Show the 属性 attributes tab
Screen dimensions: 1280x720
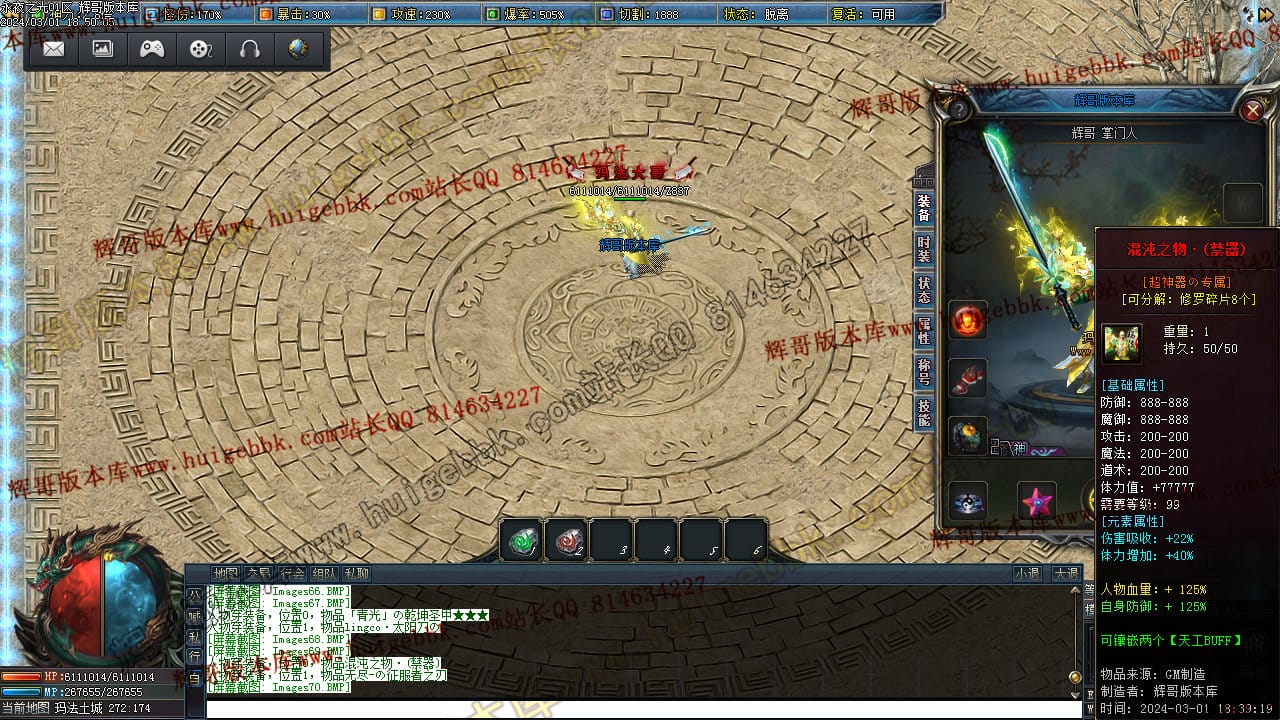924,331
